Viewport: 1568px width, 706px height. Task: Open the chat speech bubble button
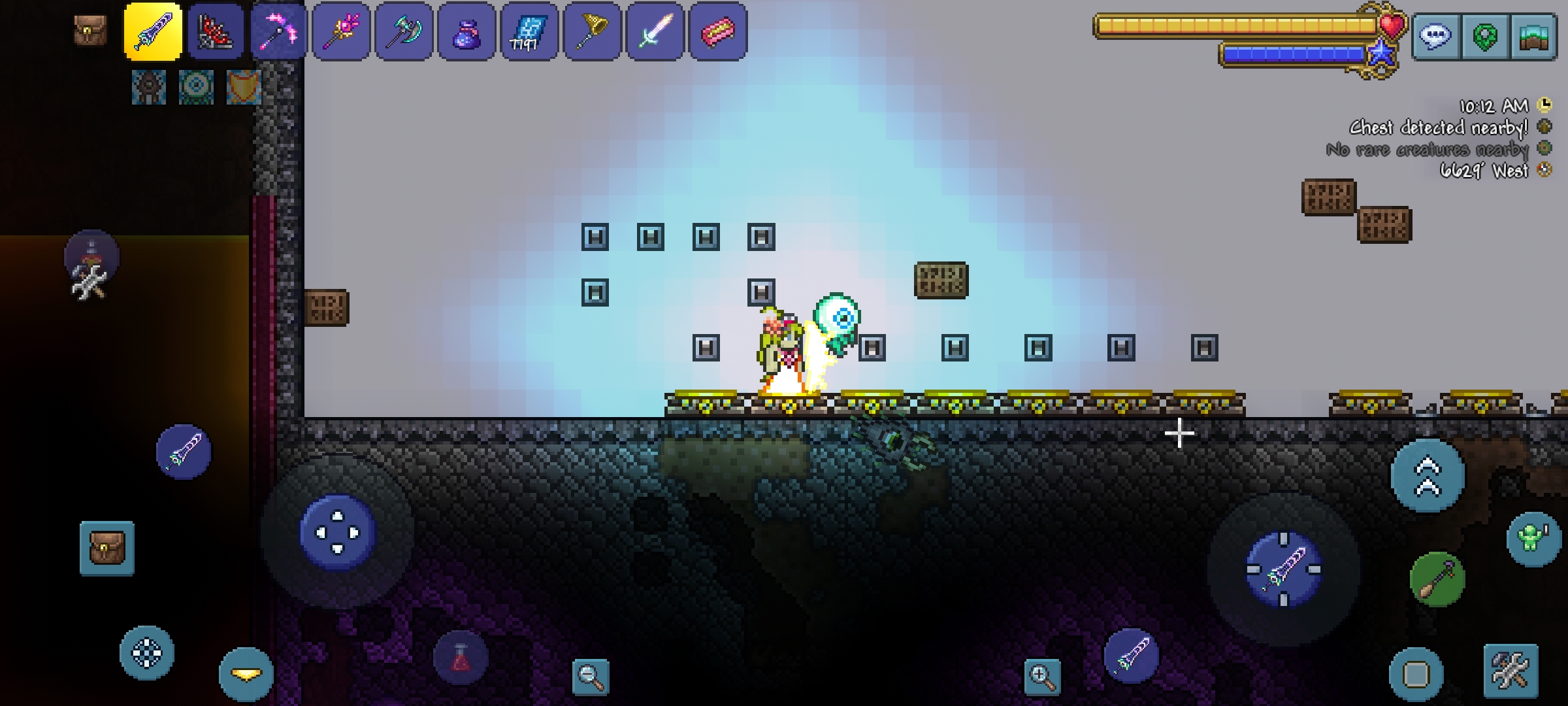point(1435,37)
